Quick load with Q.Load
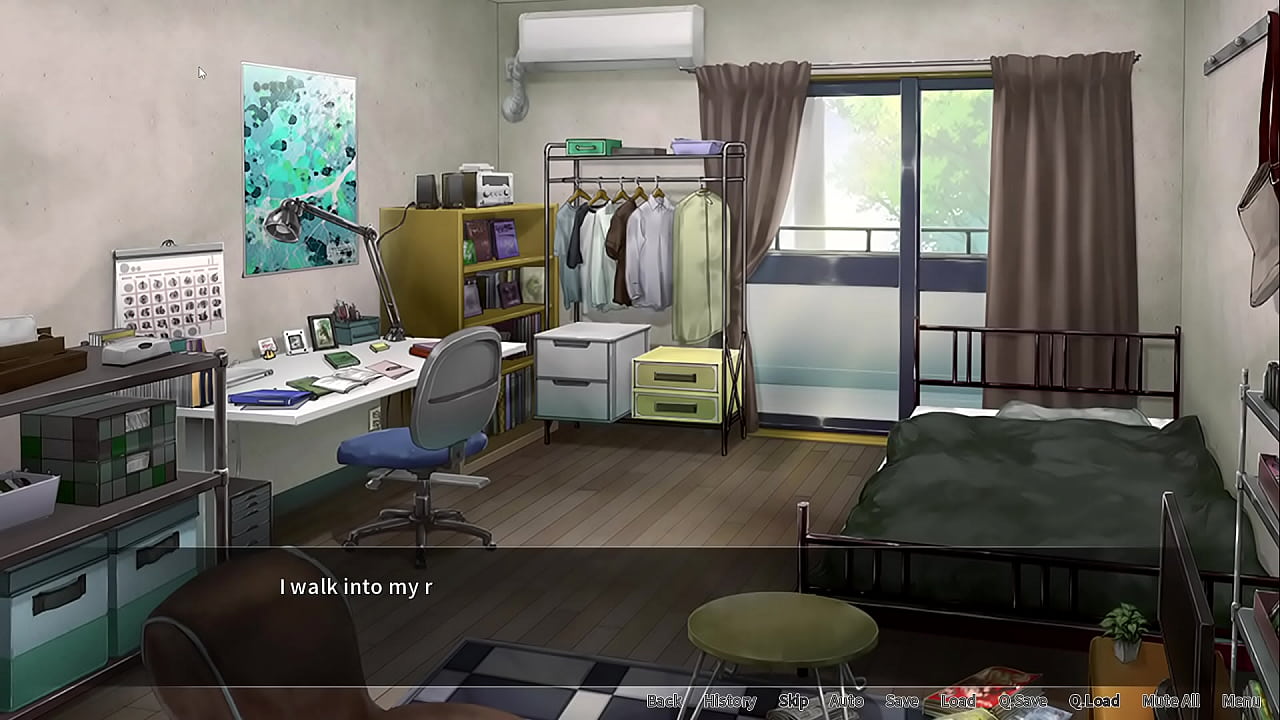Image resolution: width=1280 pixels, height=720 pixels. click(x=1093, y=701)
